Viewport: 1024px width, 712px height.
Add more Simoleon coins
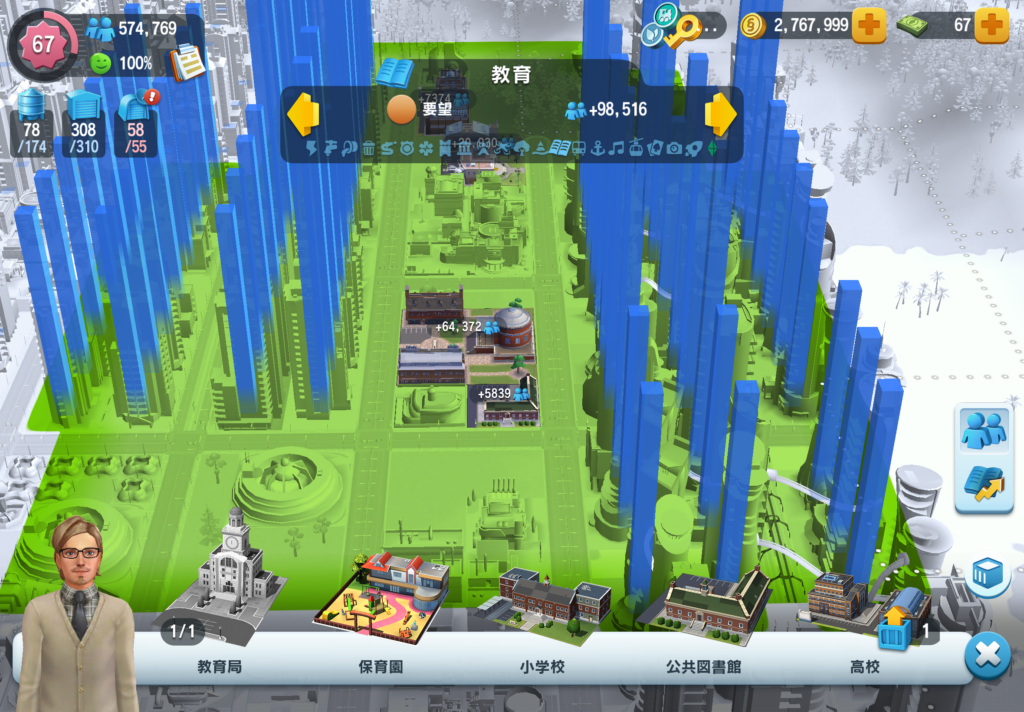[868, 26]
